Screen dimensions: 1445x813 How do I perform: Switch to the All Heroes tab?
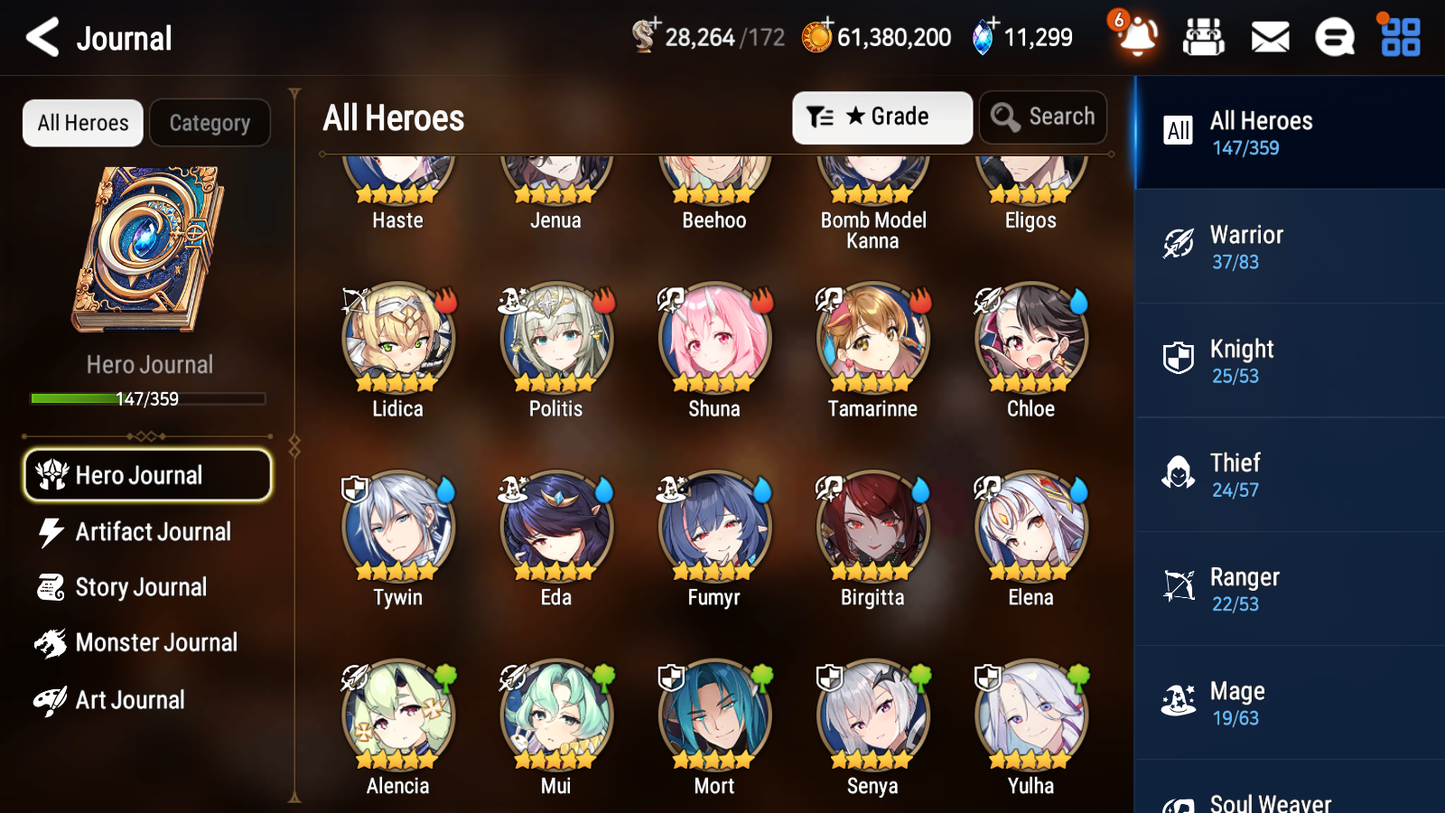pos(82,122)
